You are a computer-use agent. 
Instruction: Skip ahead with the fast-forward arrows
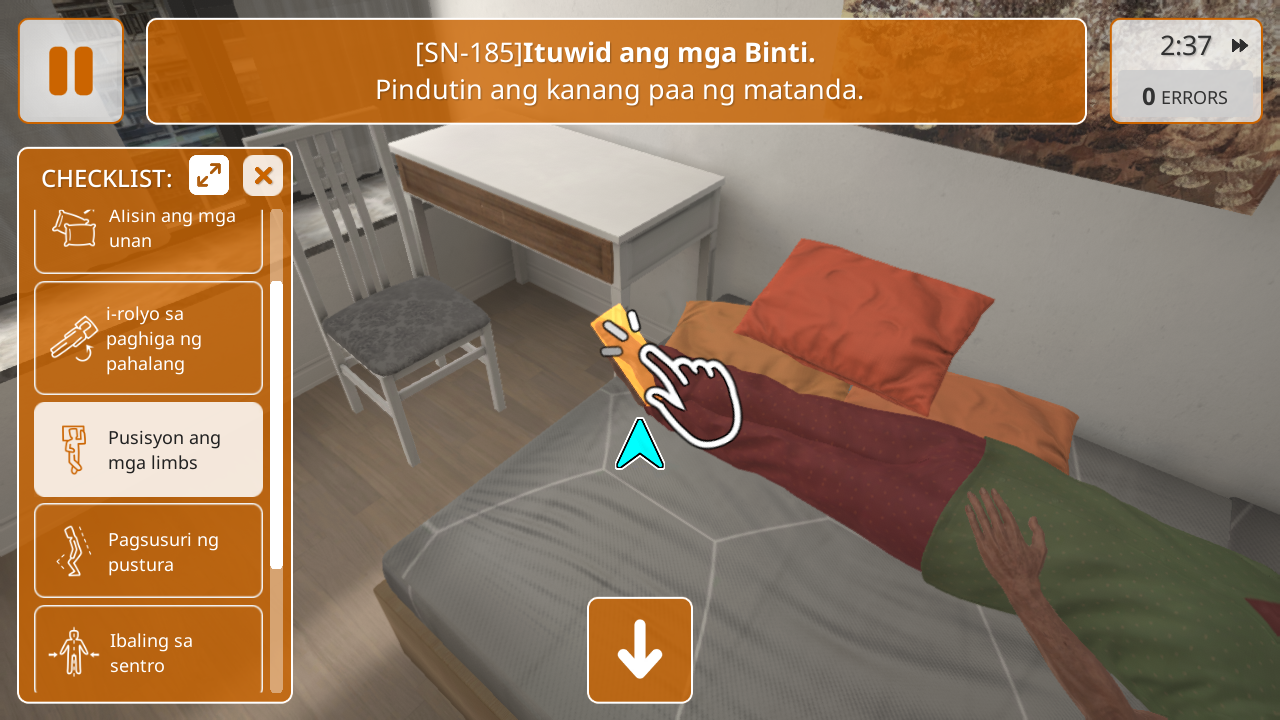click(x=1240, y=46)
